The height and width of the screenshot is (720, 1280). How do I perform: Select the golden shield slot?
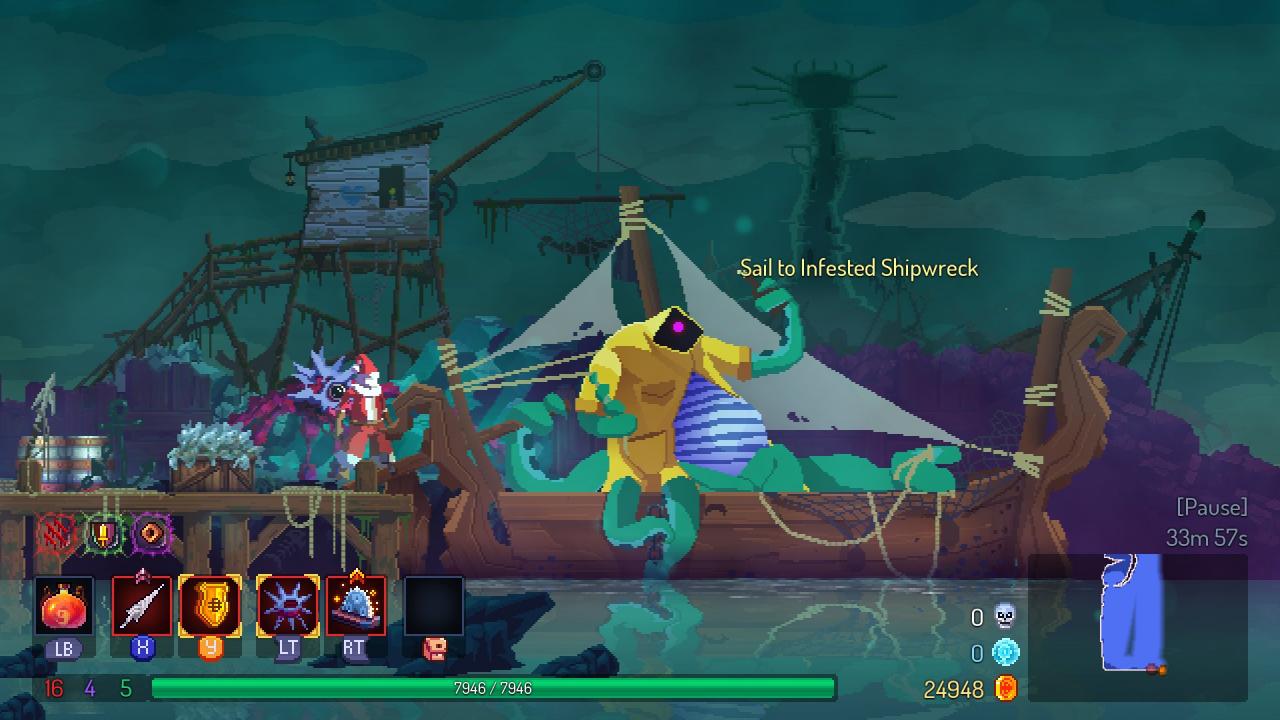(x=210, y=606)
